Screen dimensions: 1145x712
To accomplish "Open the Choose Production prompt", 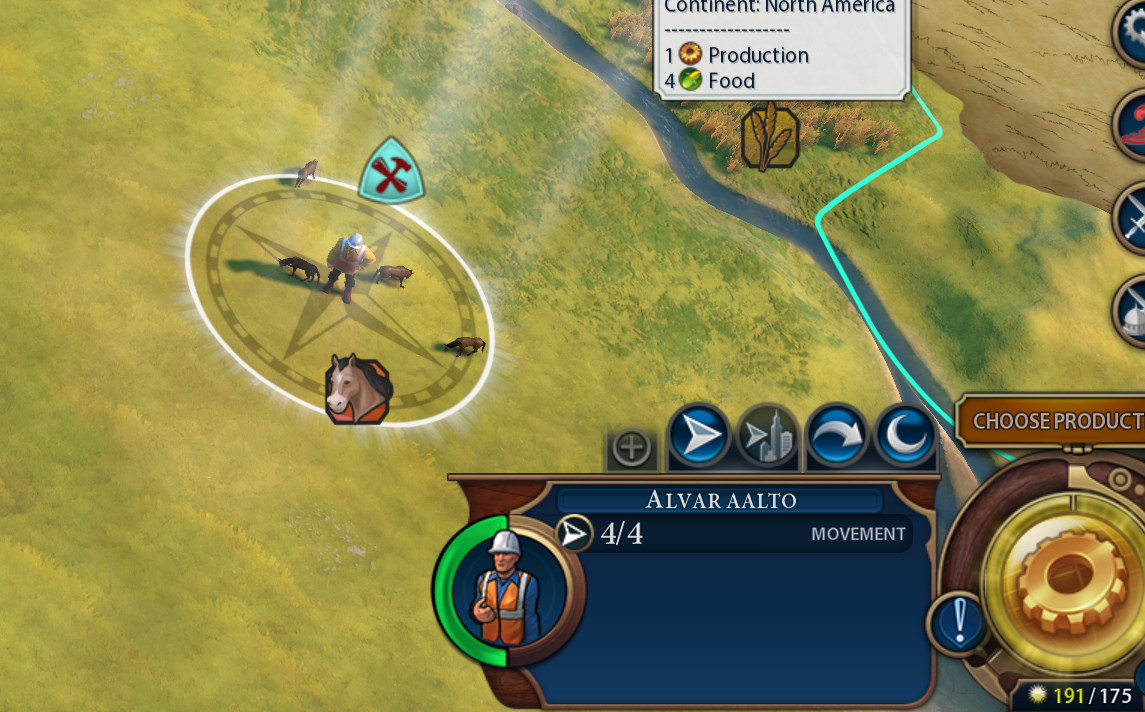I will coord(1055,421).
